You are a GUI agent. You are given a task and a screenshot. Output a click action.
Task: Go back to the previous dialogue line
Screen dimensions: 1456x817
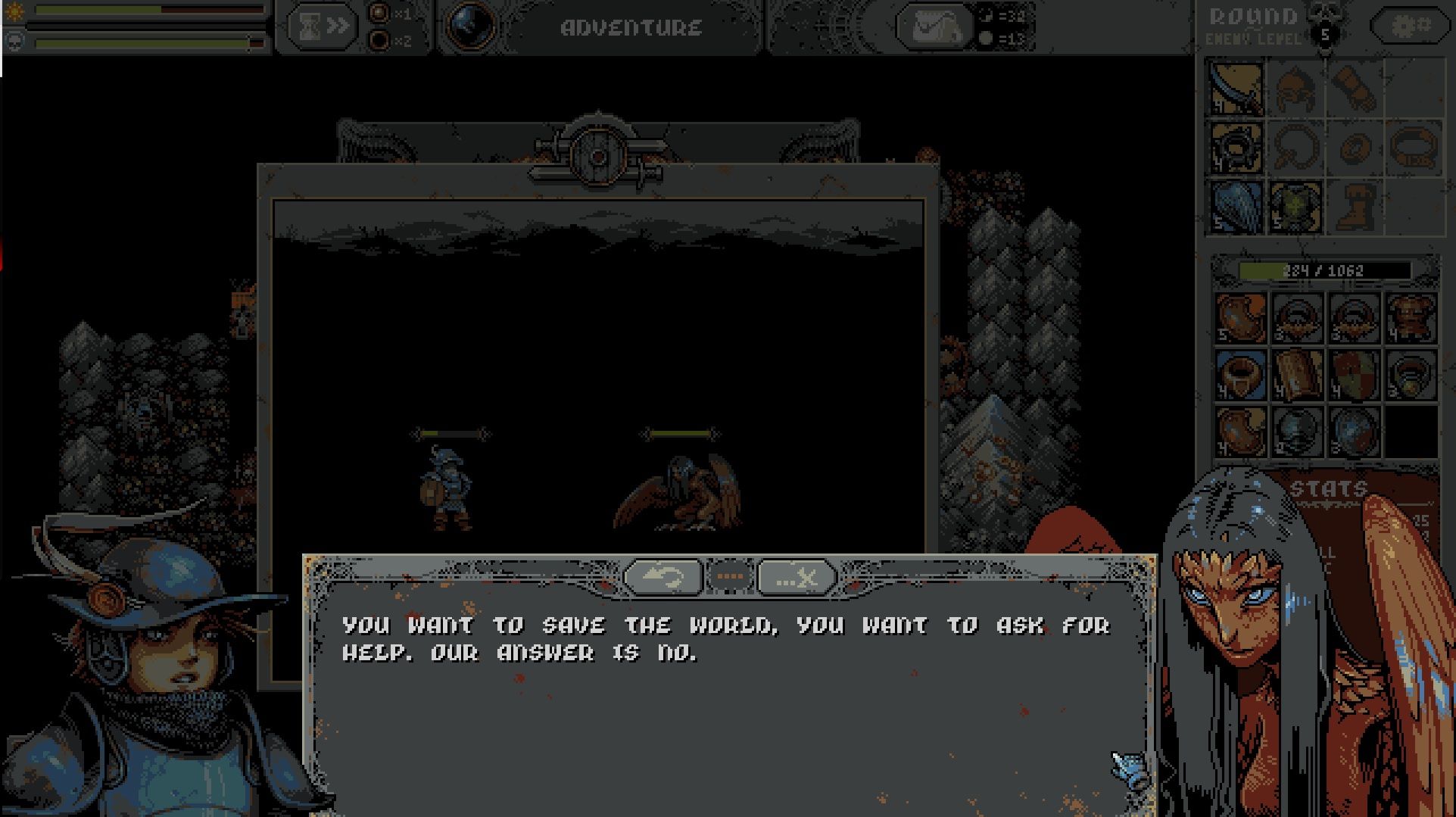663,578
